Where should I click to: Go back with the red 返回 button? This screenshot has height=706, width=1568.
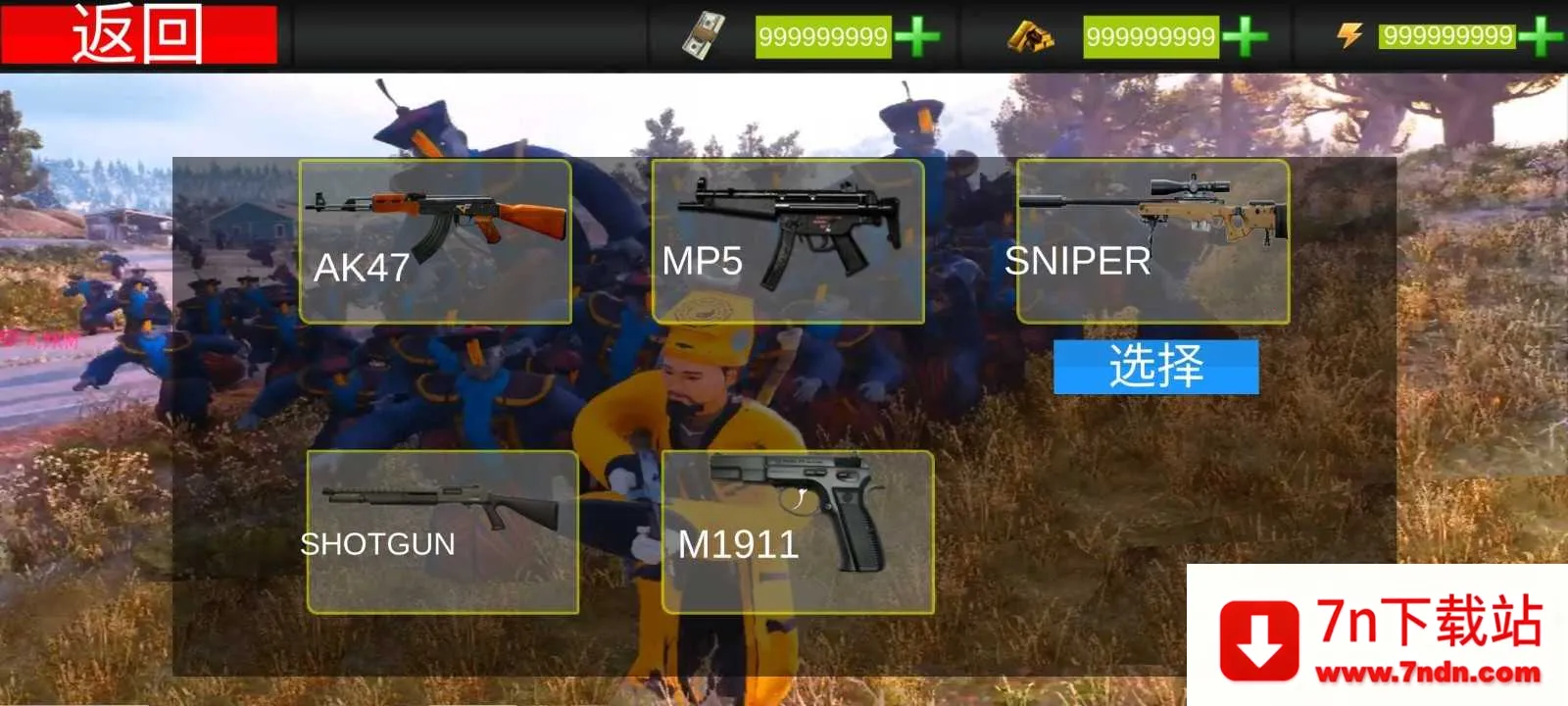(x=138, y=34)
